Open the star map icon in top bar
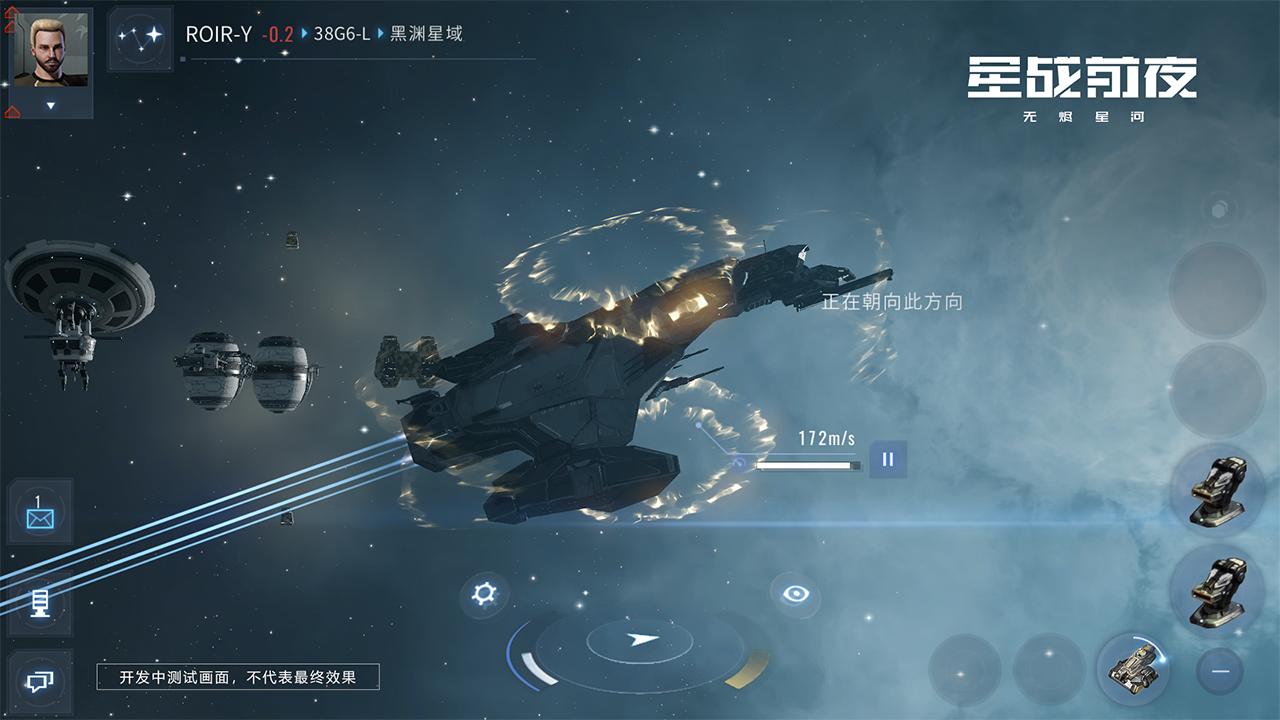 click(x=142, y=35)
